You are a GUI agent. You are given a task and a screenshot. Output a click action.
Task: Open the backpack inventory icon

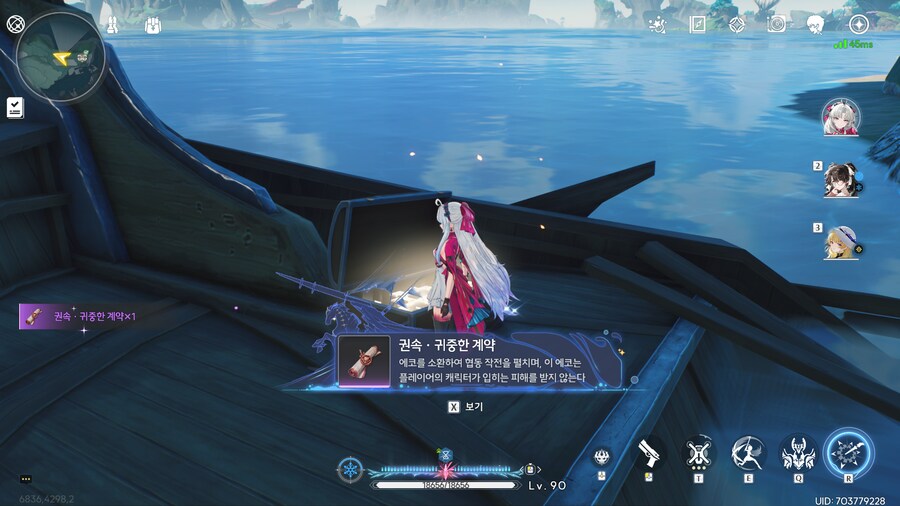point(153,25)
